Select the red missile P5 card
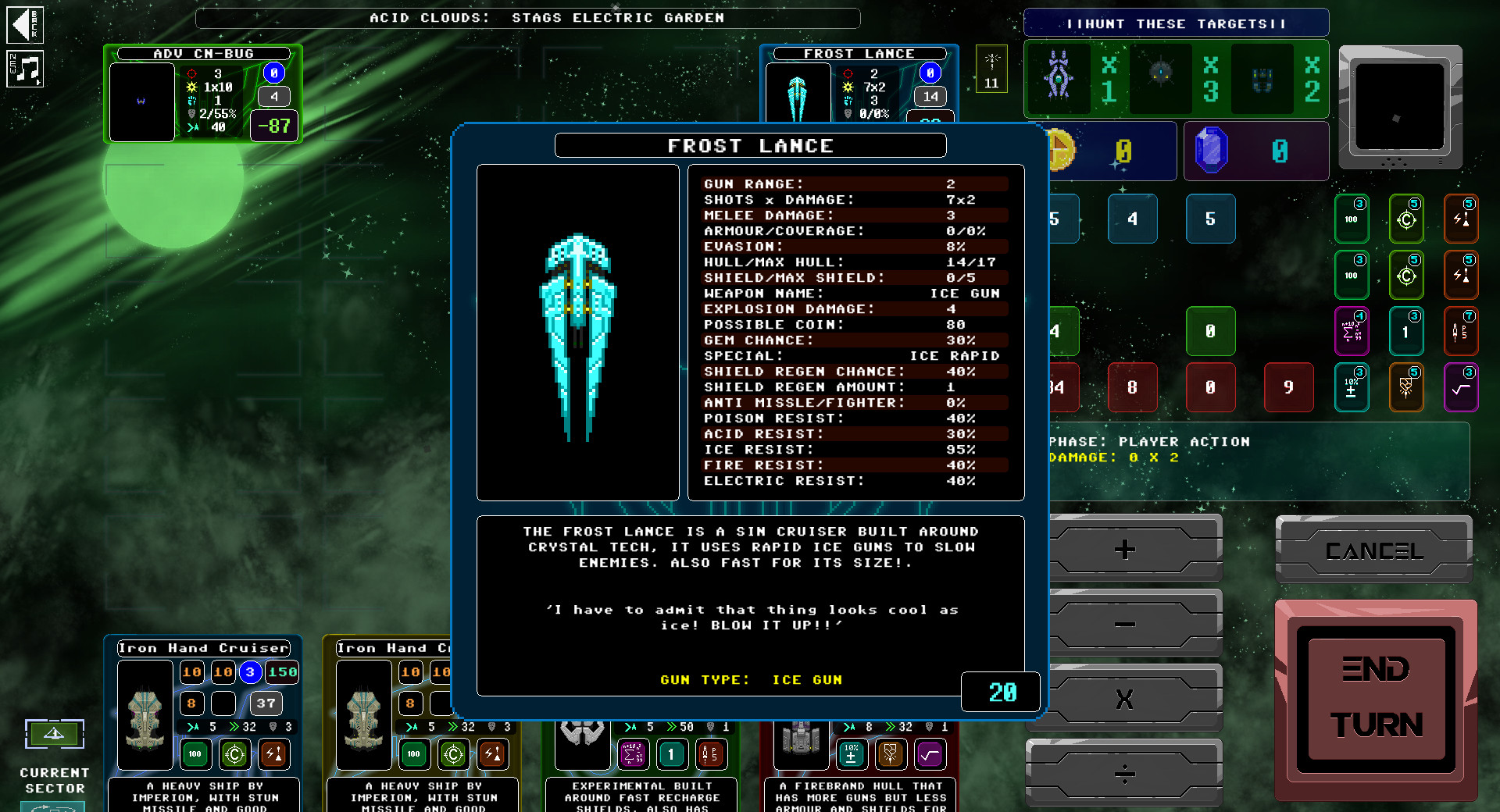Image resolution: width=1500 pixels, height=812 pixels. [x=1462, y=332]
